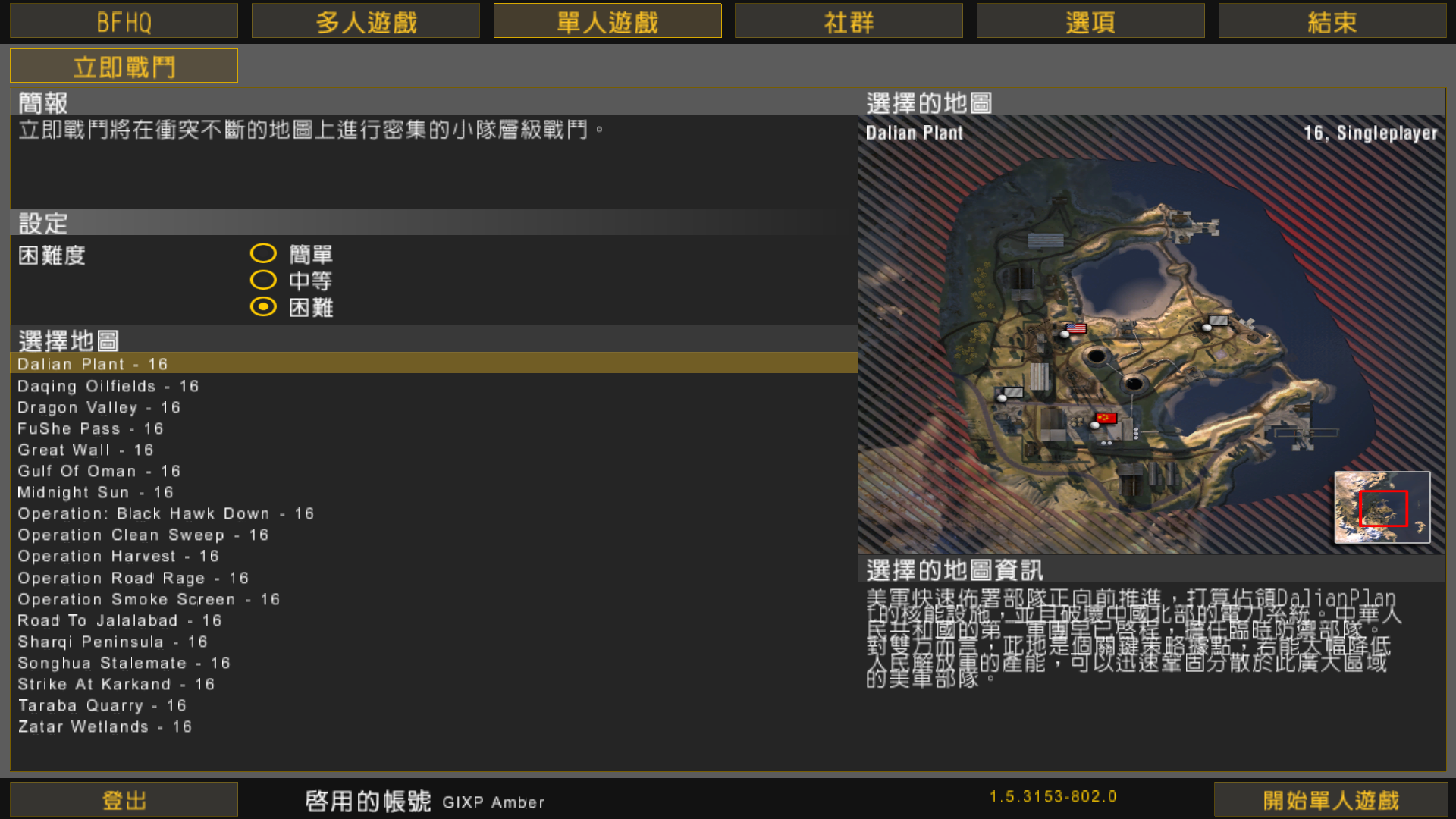Select the Strike At Karkand map entry
1456x819 pixels.
115,684
